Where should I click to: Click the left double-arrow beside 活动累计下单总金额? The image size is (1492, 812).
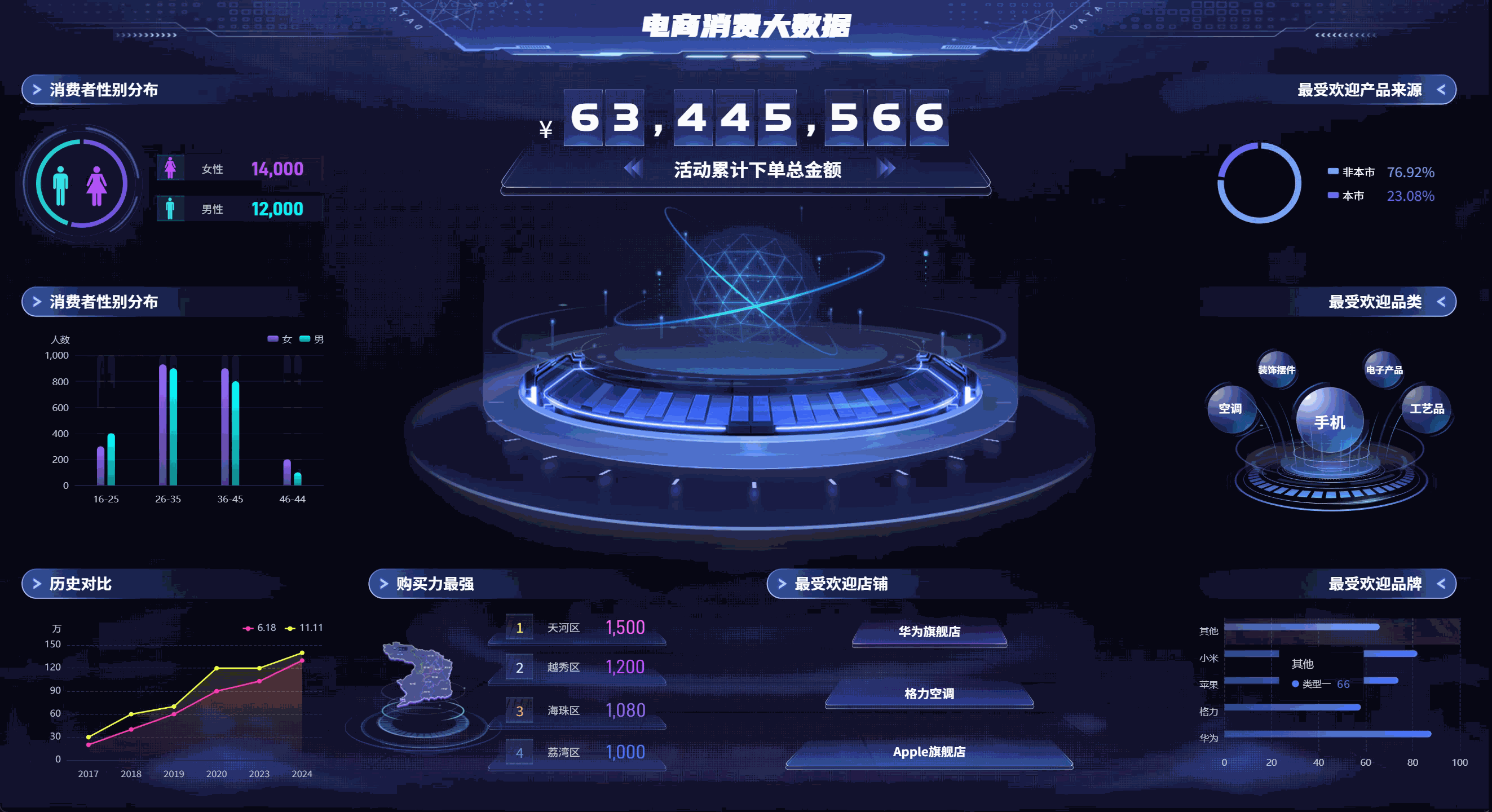point(633,168)
